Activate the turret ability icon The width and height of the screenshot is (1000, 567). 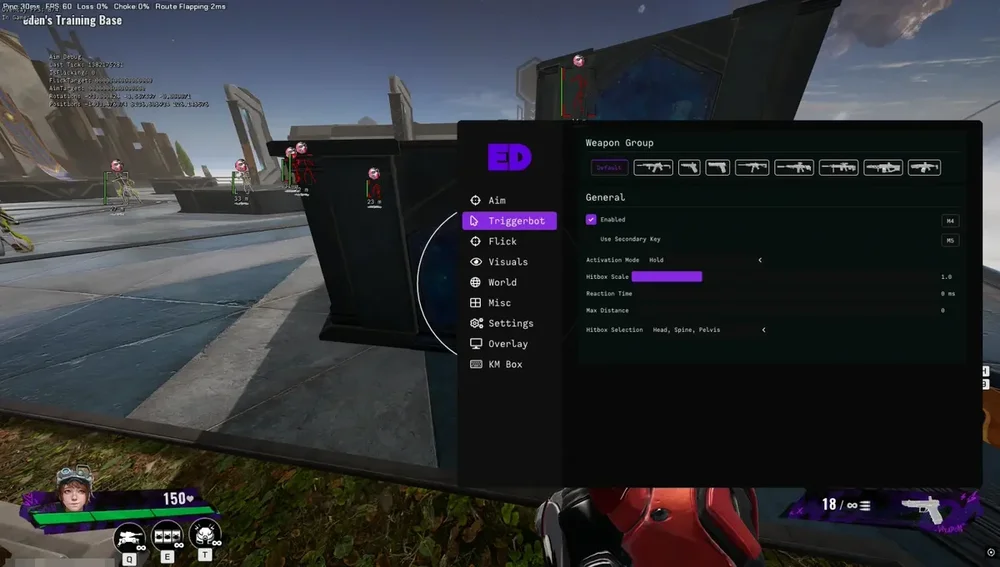pos(130,538)
